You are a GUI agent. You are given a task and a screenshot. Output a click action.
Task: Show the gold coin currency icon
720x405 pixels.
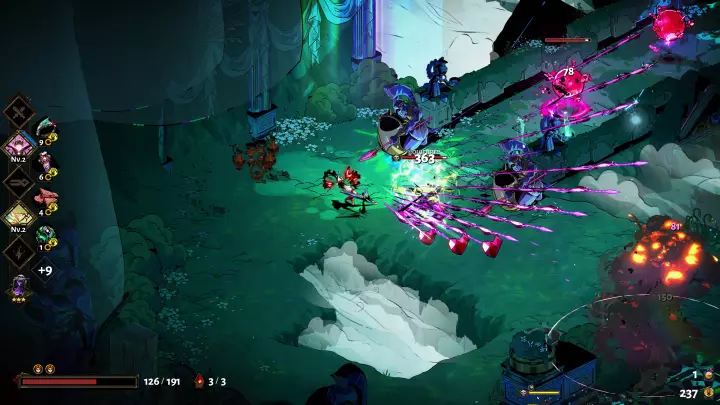pos(708,393)
